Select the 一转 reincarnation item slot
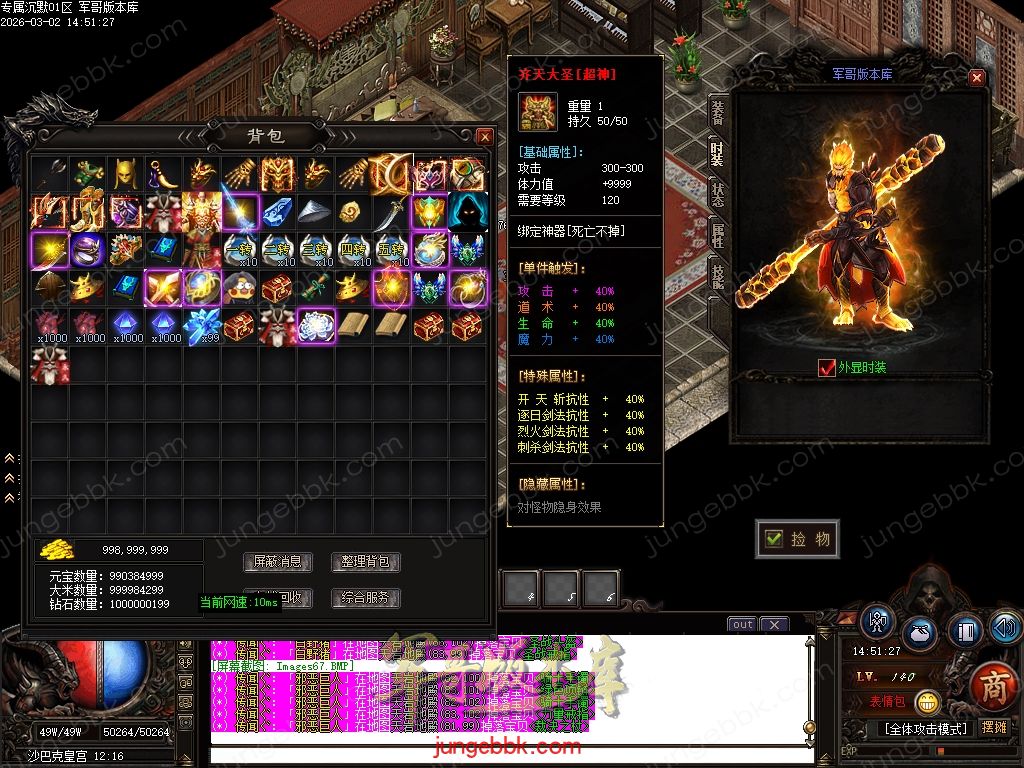Screen dimensions: 1024x768 pos(240,249)
